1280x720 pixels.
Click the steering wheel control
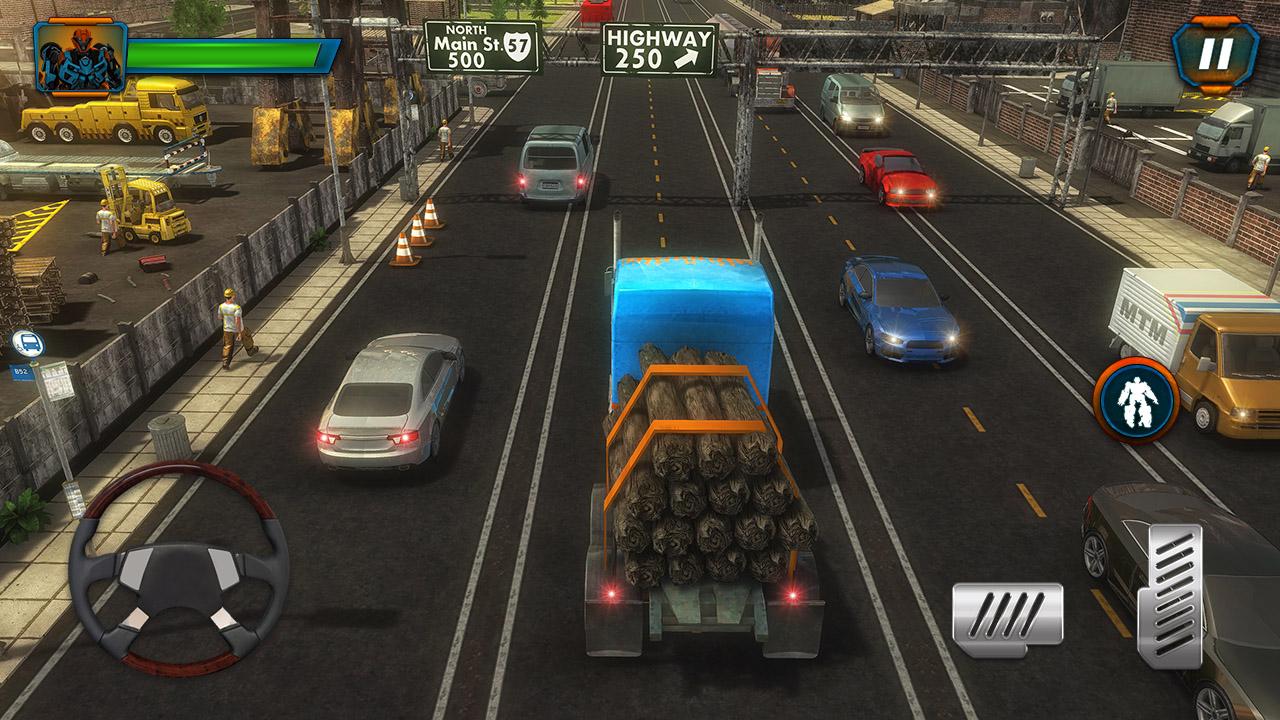tap(178, 570)
